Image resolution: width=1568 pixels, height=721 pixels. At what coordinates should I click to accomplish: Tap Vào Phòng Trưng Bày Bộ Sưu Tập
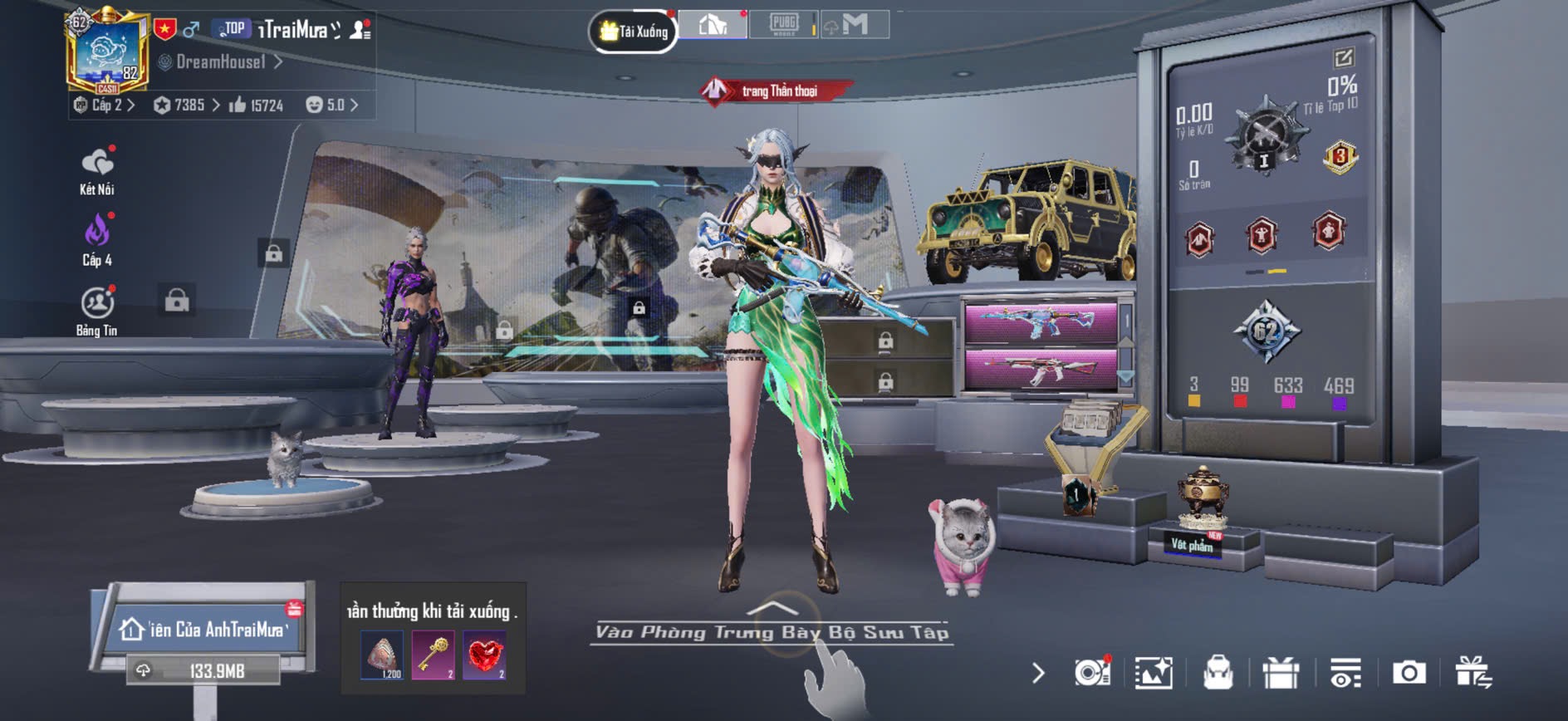772,632
